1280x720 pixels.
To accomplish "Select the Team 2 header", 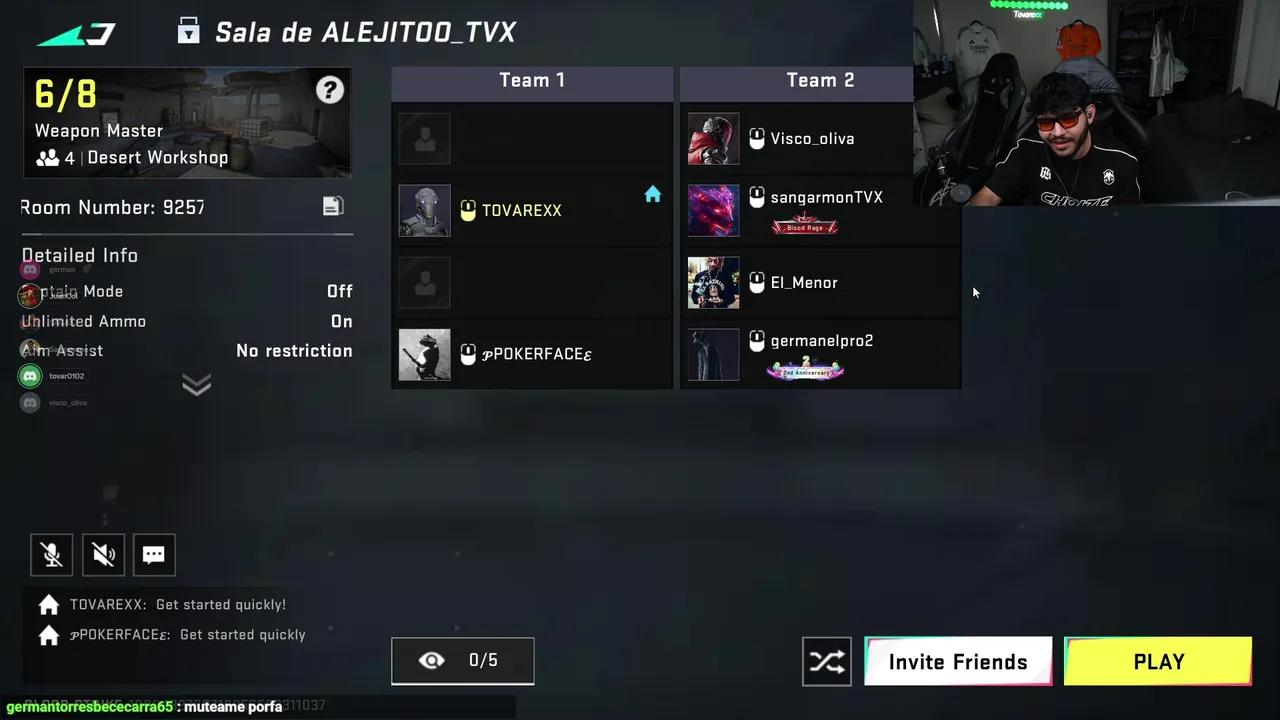I will tap(820, 80).
